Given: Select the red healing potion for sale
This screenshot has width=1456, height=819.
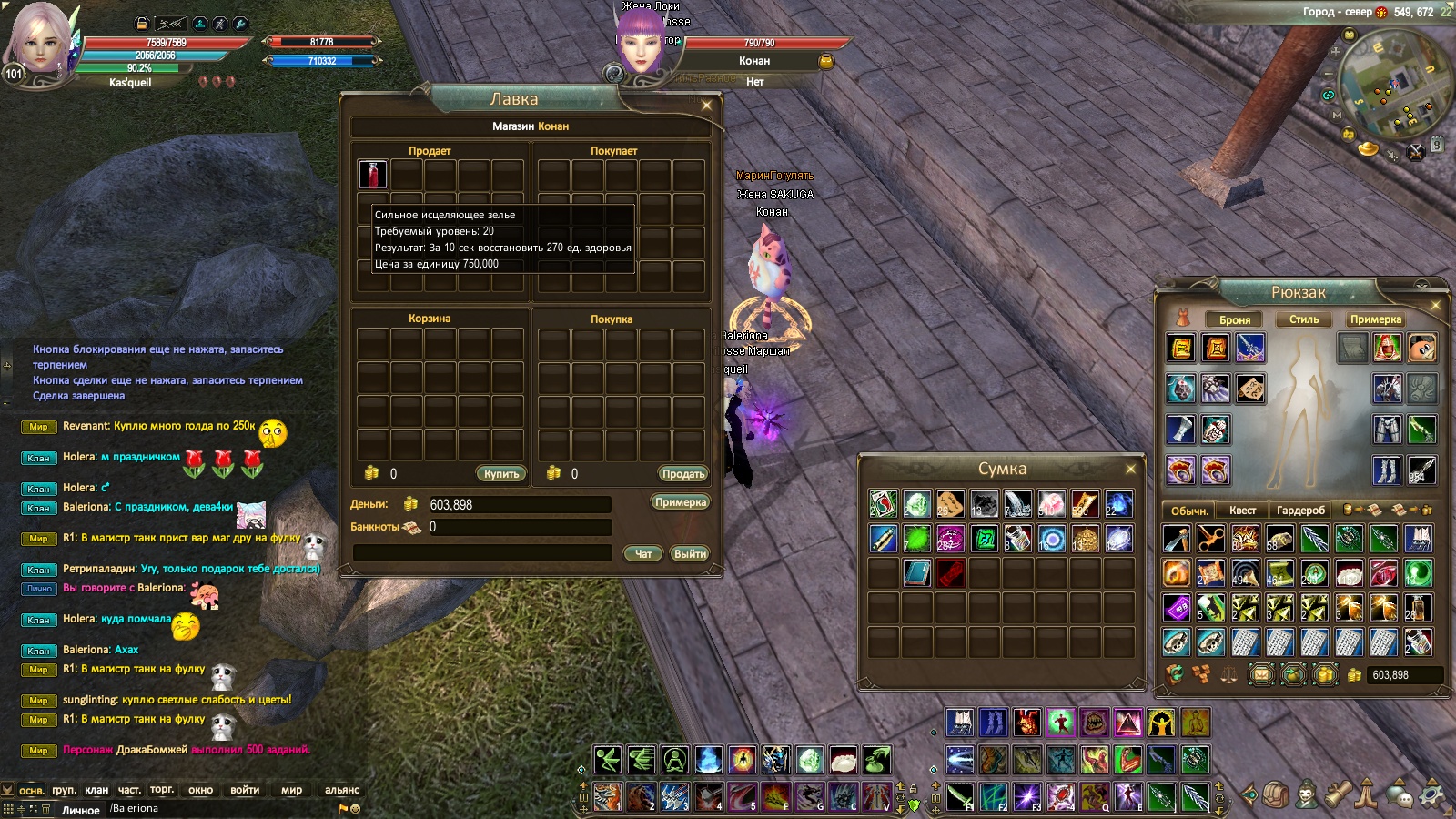Looking at the screenshot, I should [x=372, y=174].
